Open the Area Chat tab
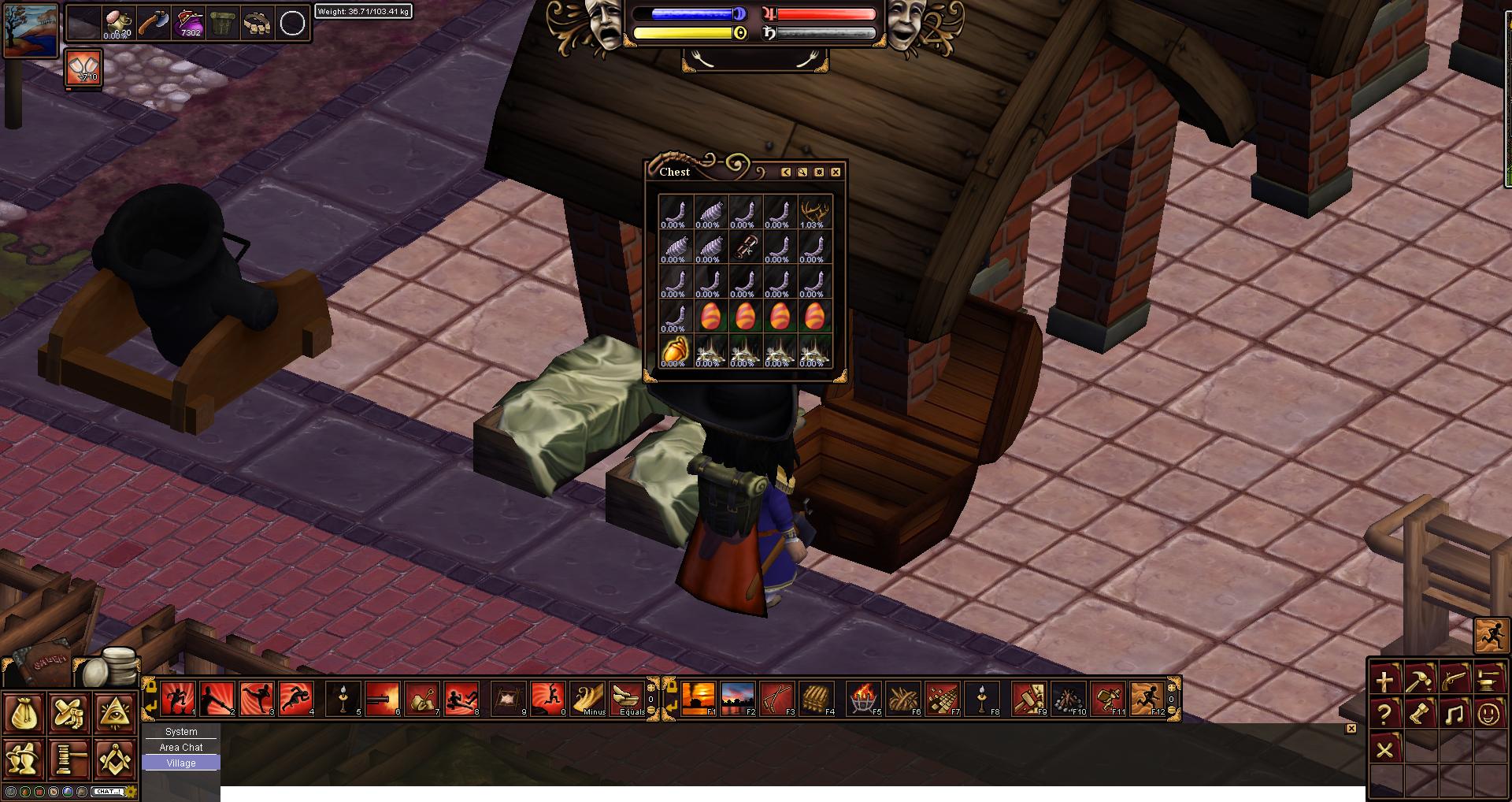The height and width of the screenshot is (802, 1512). [181, 747]
